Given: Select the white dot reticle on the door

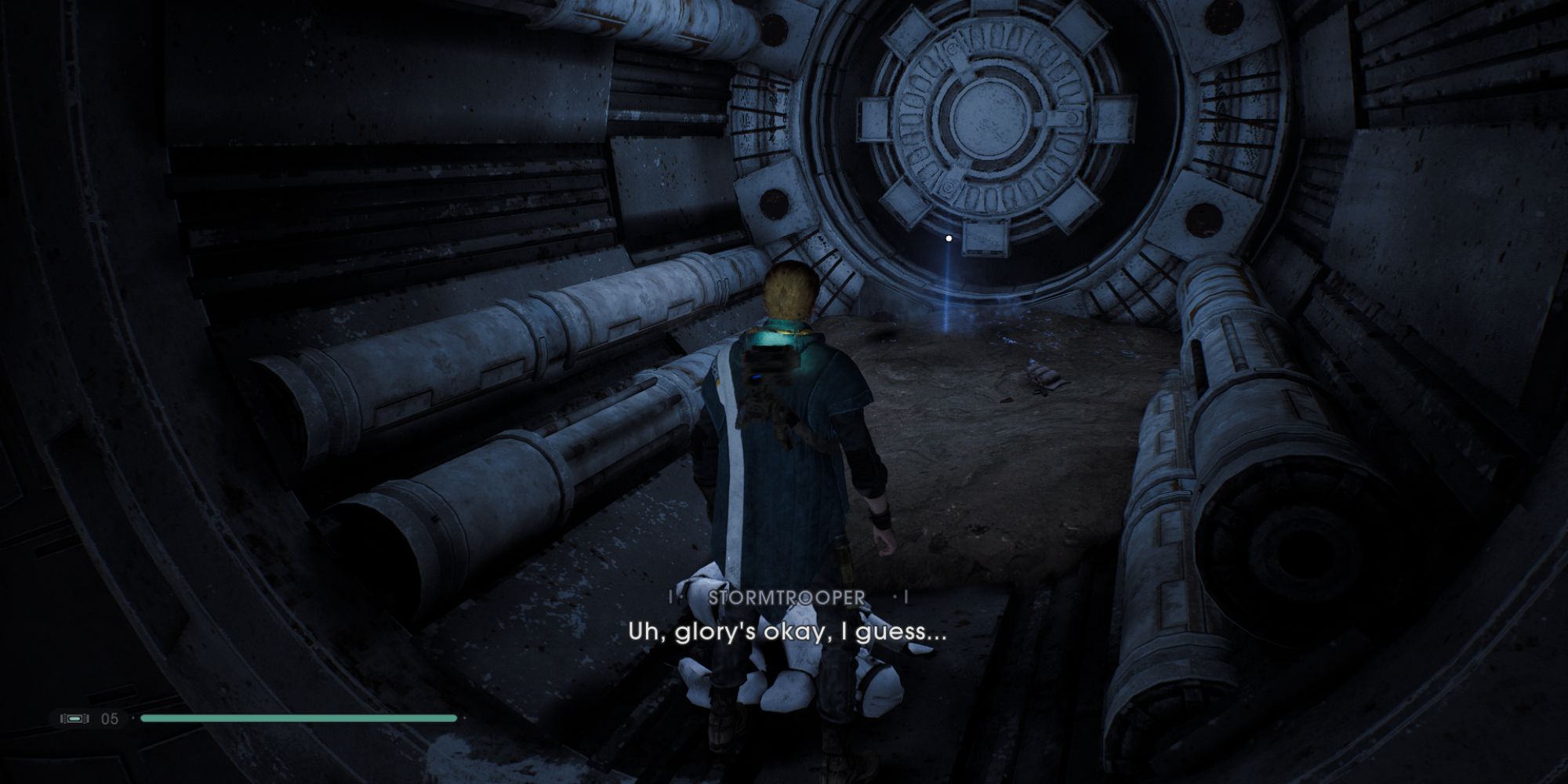Looking at the screenshot, I should [947, 237].
